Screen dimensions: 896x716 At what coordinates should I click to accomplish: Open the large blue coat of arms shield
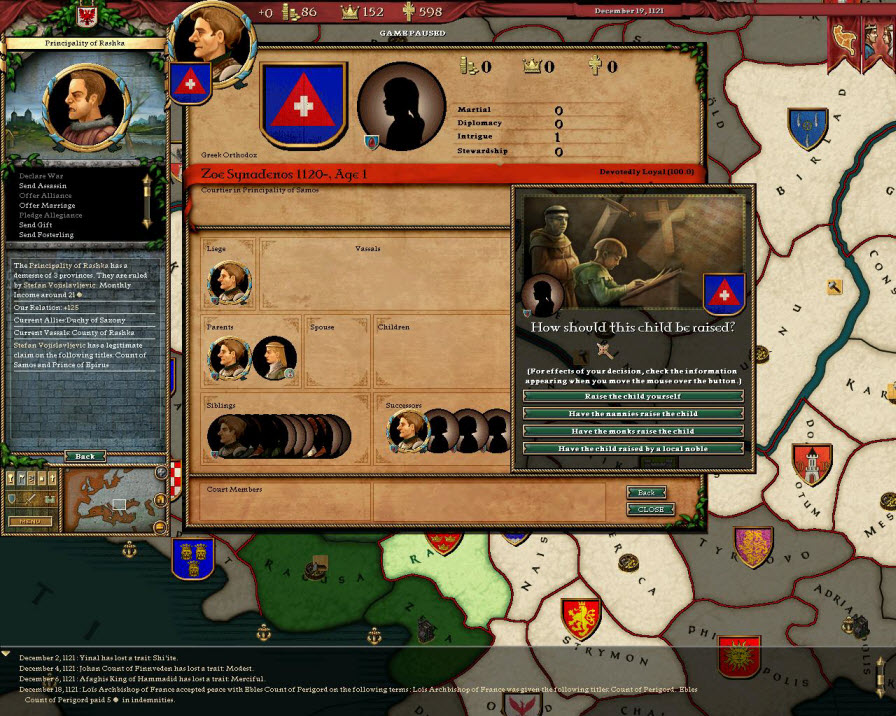click(x=303, y=105)
